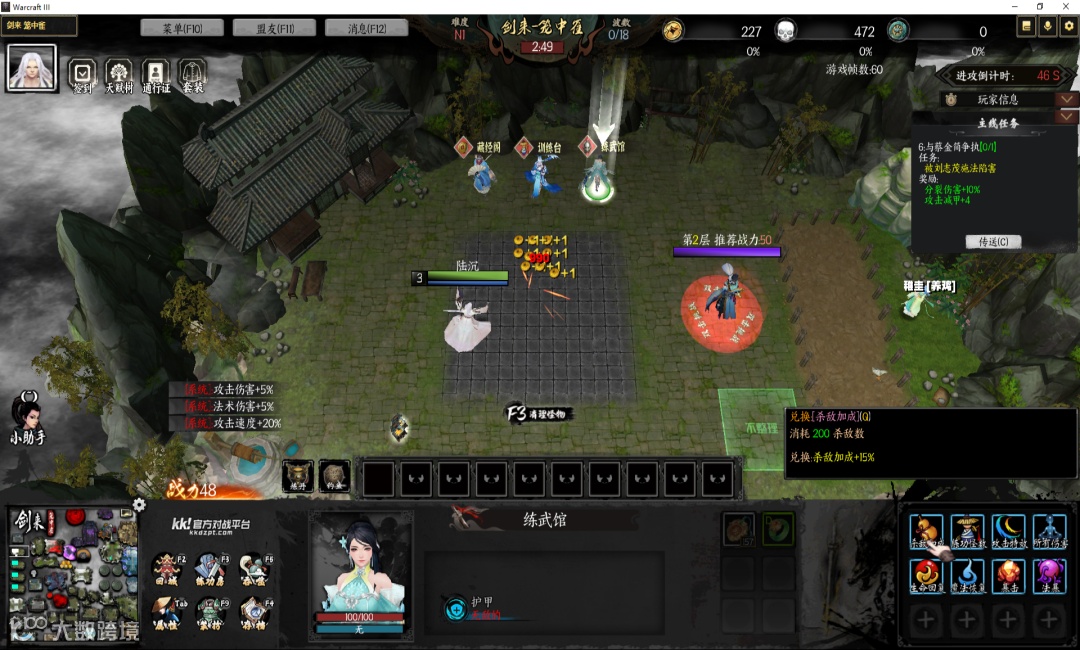Activate the 攻击特效 crescent ability
Viewport: 1080px width, 650px height.
pyautogui.click(x=1008, y=530)
